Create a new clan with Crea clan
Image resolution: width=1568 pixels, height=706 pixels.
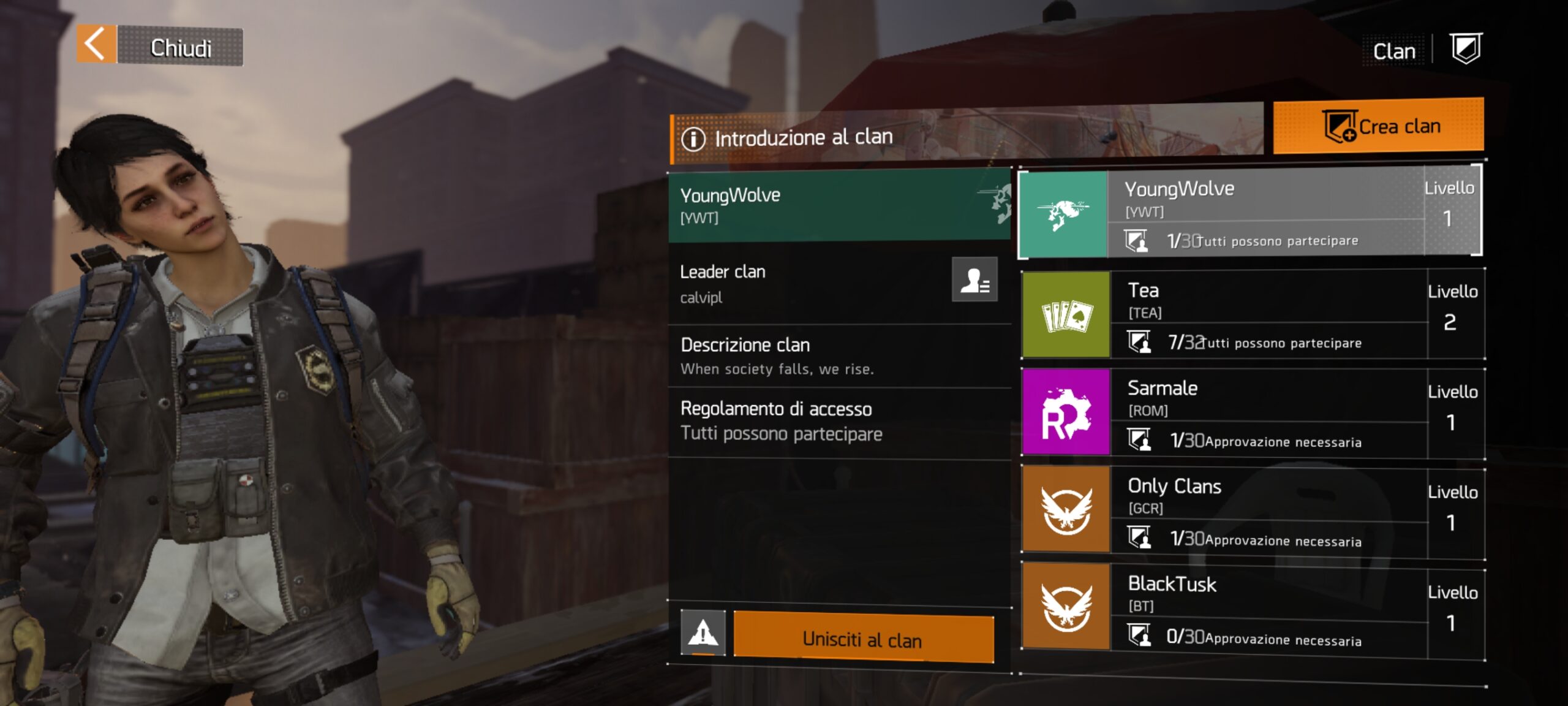coord(1378,126)
